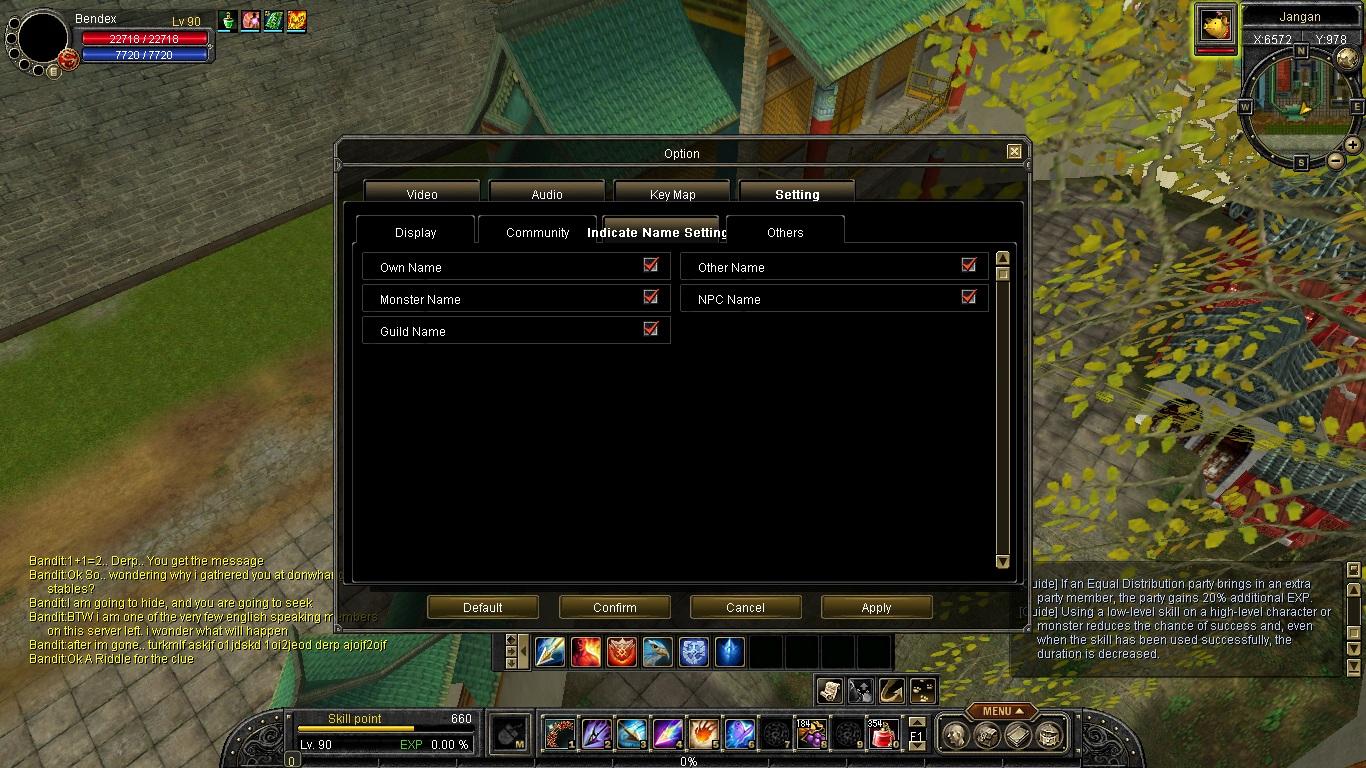Zoom in the minimap with plus button
Screen dimensions: 1366x768
pos(1353,145)
